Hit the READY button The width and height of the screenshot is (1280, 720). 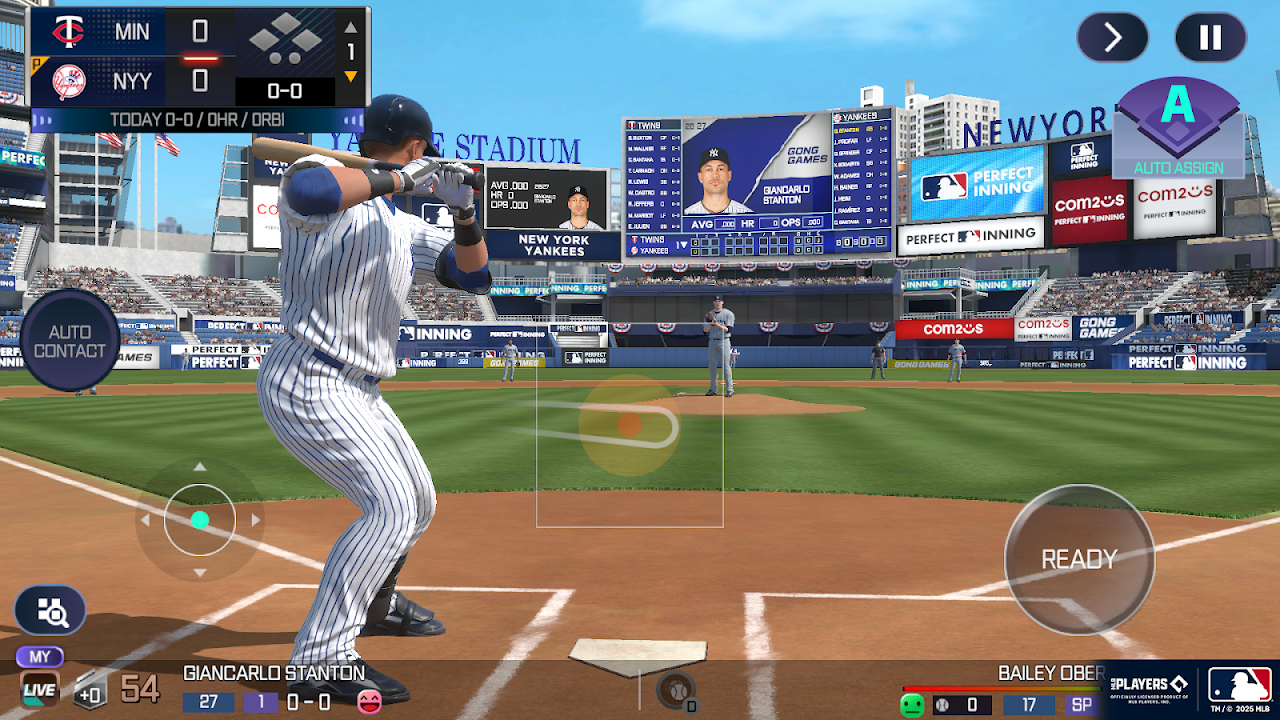1079,559
